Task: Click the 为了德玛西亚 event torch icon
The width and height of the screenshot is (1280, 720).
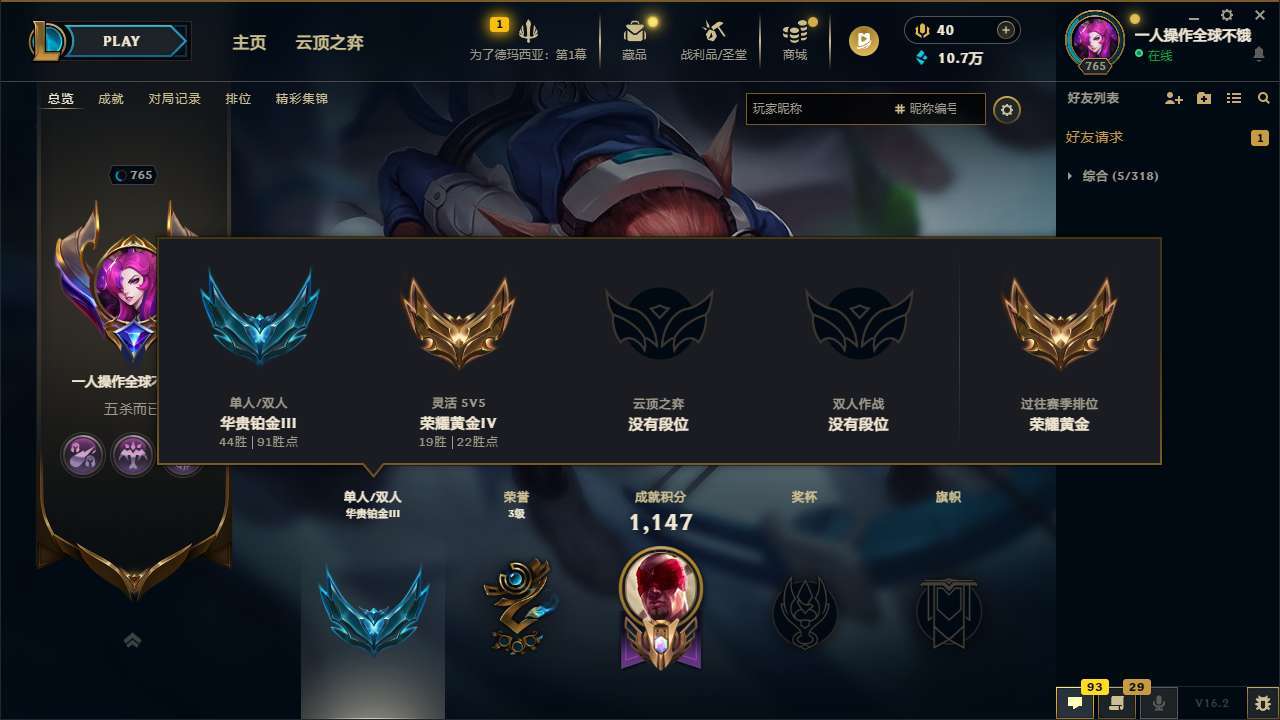Action: point(527,30)
